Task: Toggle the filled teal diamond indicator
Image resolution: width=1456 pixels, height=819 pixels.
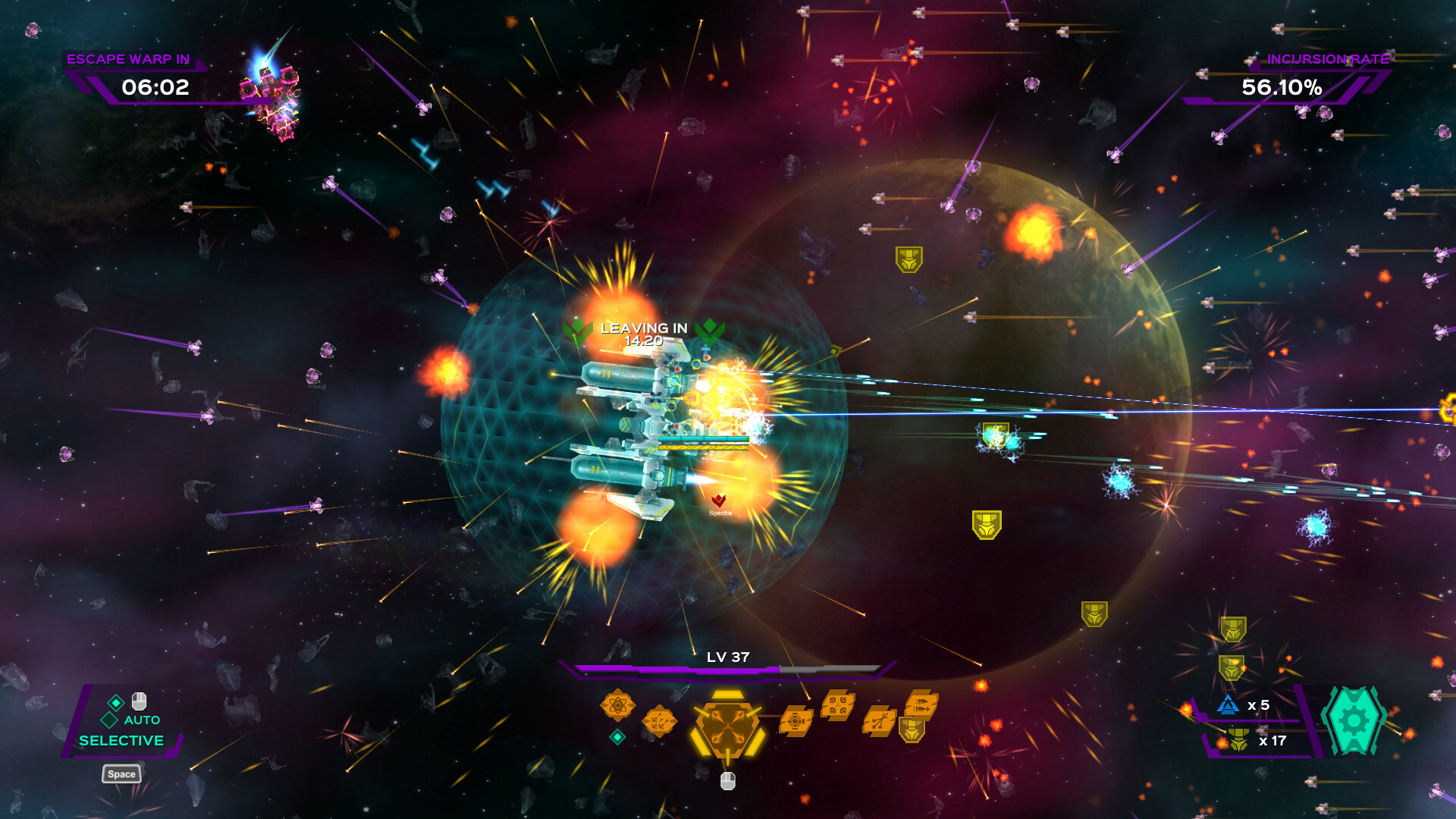Action: tap(115, 703)
